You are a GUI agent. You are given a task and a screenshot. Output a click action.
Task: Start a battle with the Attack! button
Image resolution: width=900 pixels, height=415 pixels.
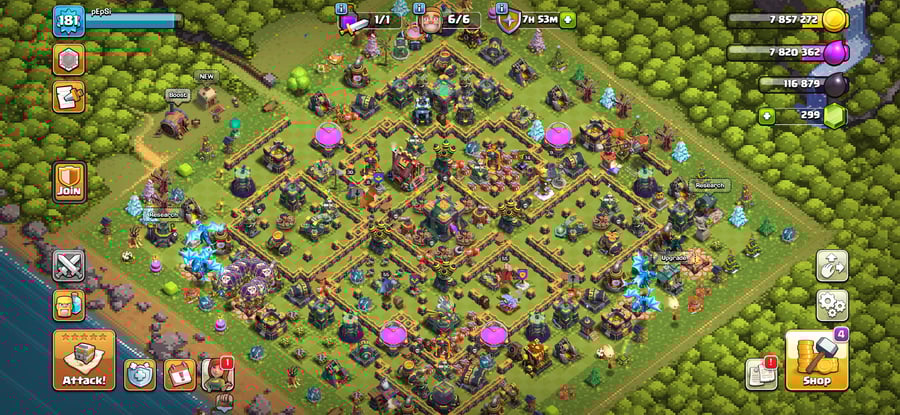(x=84, y=360)
